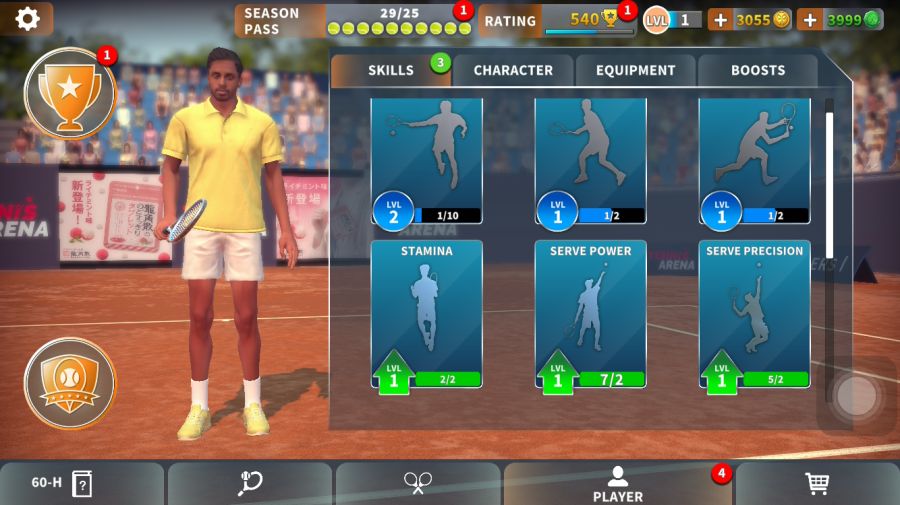Add more green tennis ball currency
The image size is (900, 505).
tap(809, 19)
